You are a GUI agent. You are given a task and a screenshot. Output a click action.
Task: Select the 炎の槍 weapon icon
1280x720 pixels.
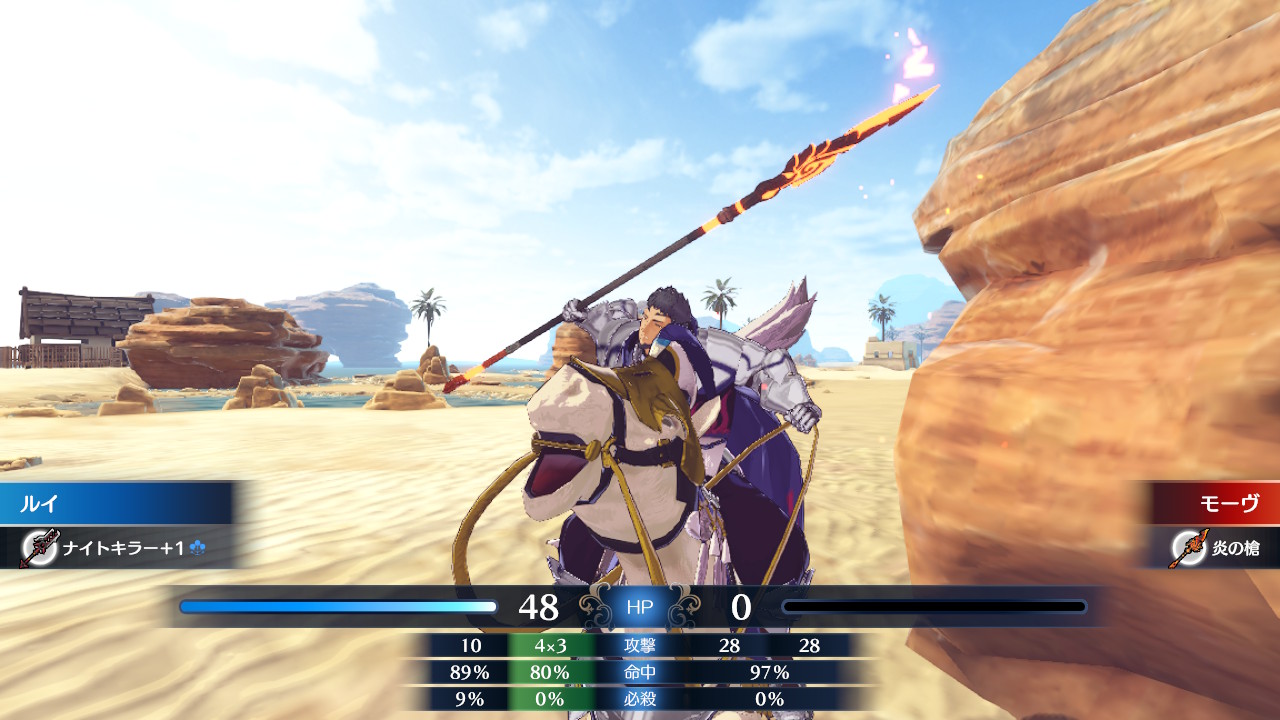click(x=1188, y=548)
